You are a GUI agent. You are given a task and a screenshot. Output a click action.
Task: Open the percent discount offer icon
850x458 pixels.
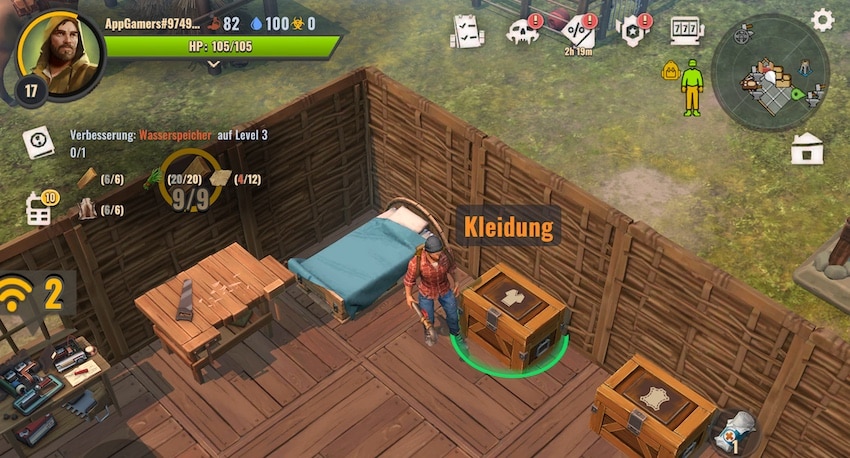coord(579,30)
